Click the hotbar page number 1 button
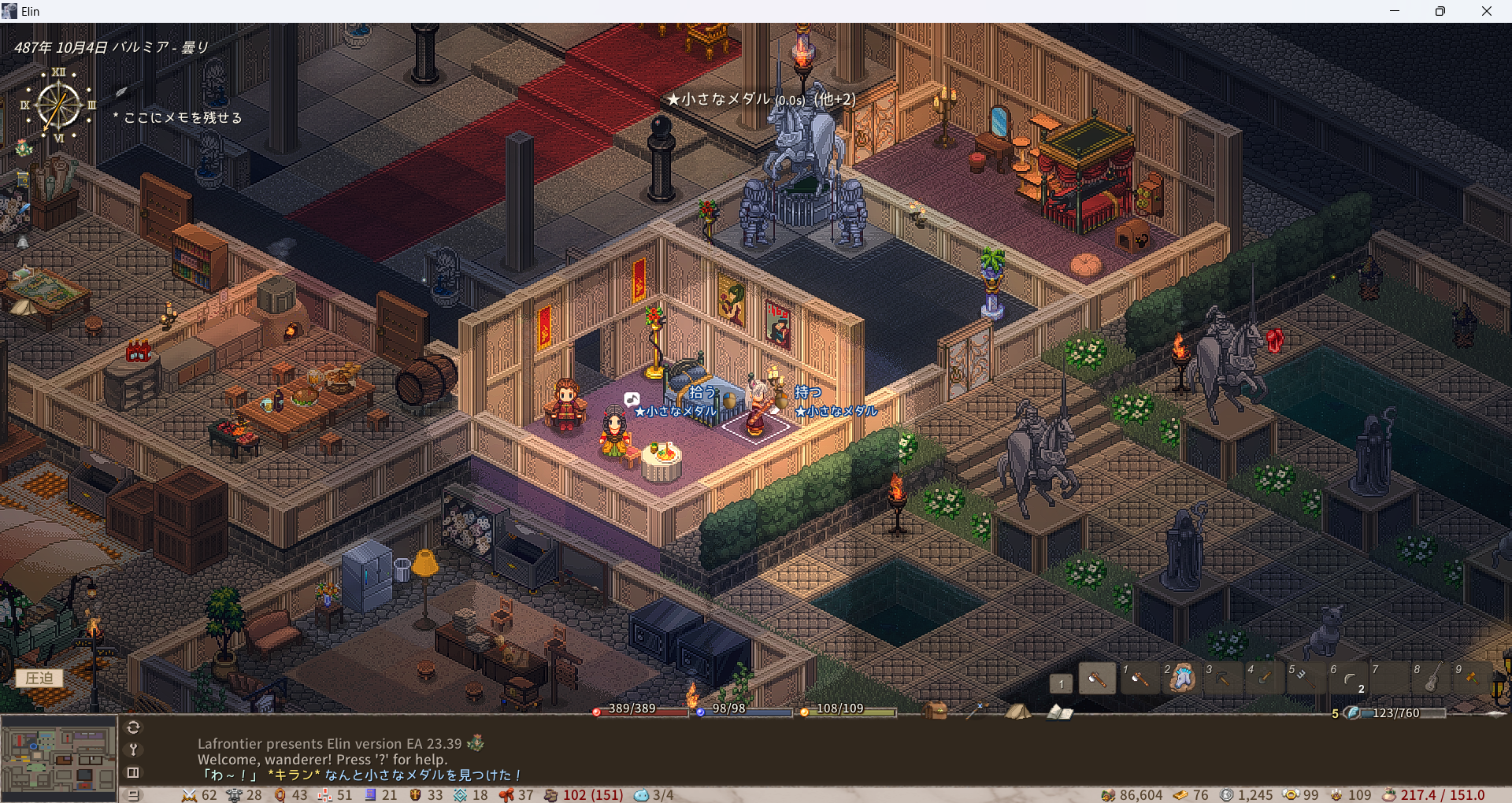 coord(1061,683)
